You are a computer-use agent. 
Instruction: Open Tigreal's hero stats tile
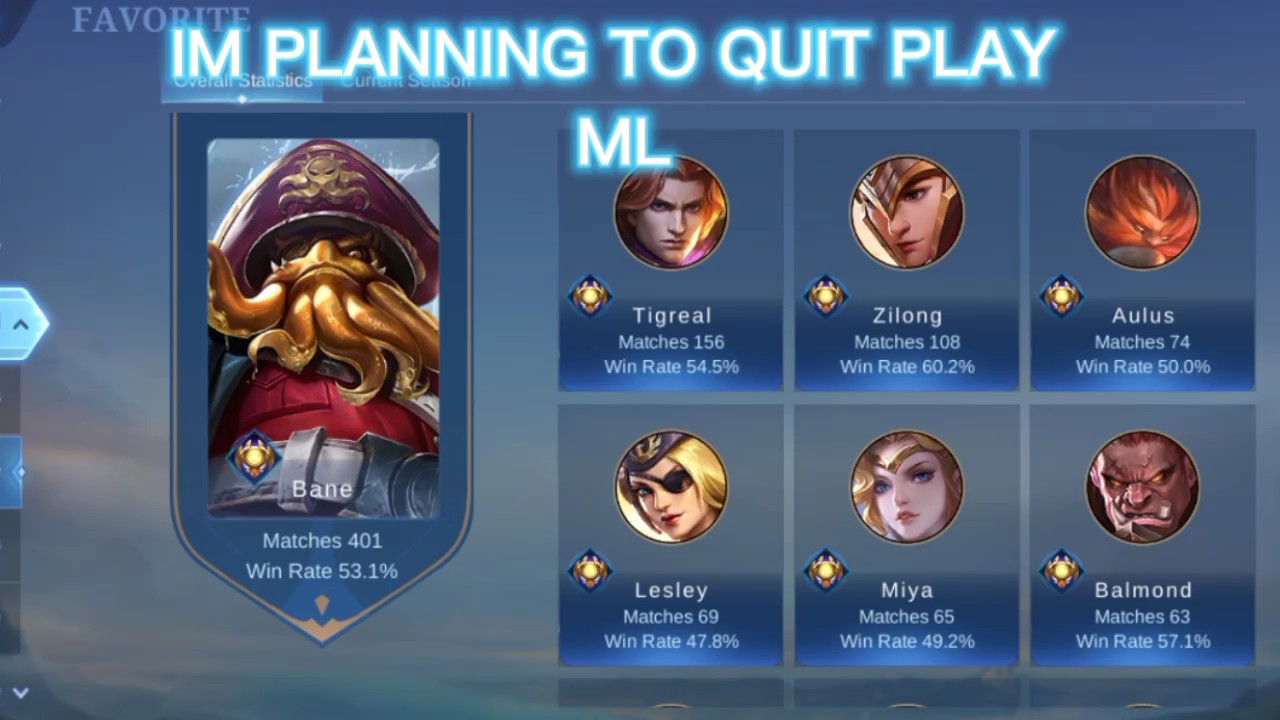click(671, 260)
